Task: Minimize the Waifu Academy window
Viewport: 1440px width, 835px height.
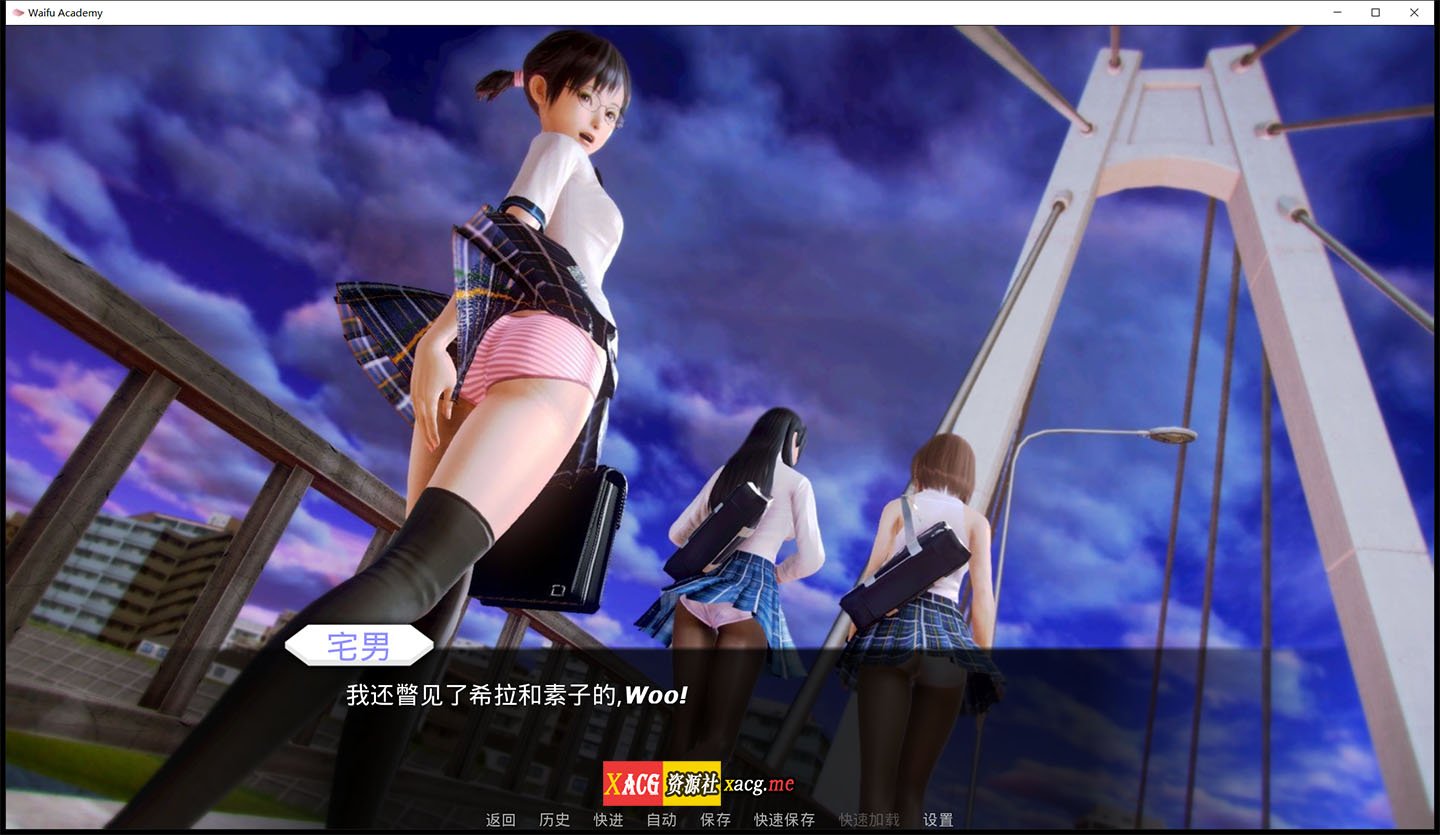Action: click(x=1337, y=12)
